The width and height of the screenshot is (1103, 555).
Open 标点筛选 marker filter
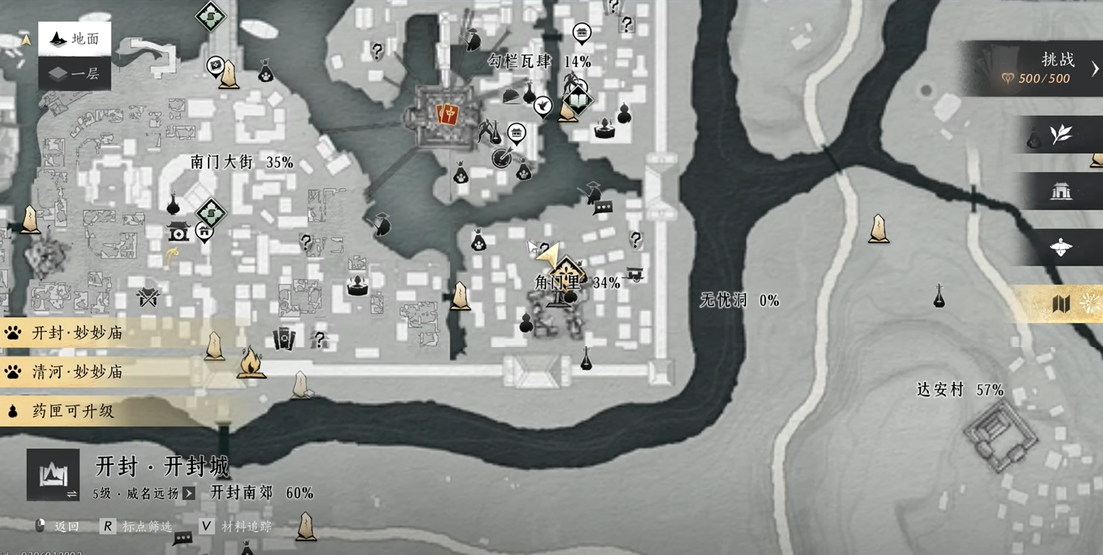(136, 526)
